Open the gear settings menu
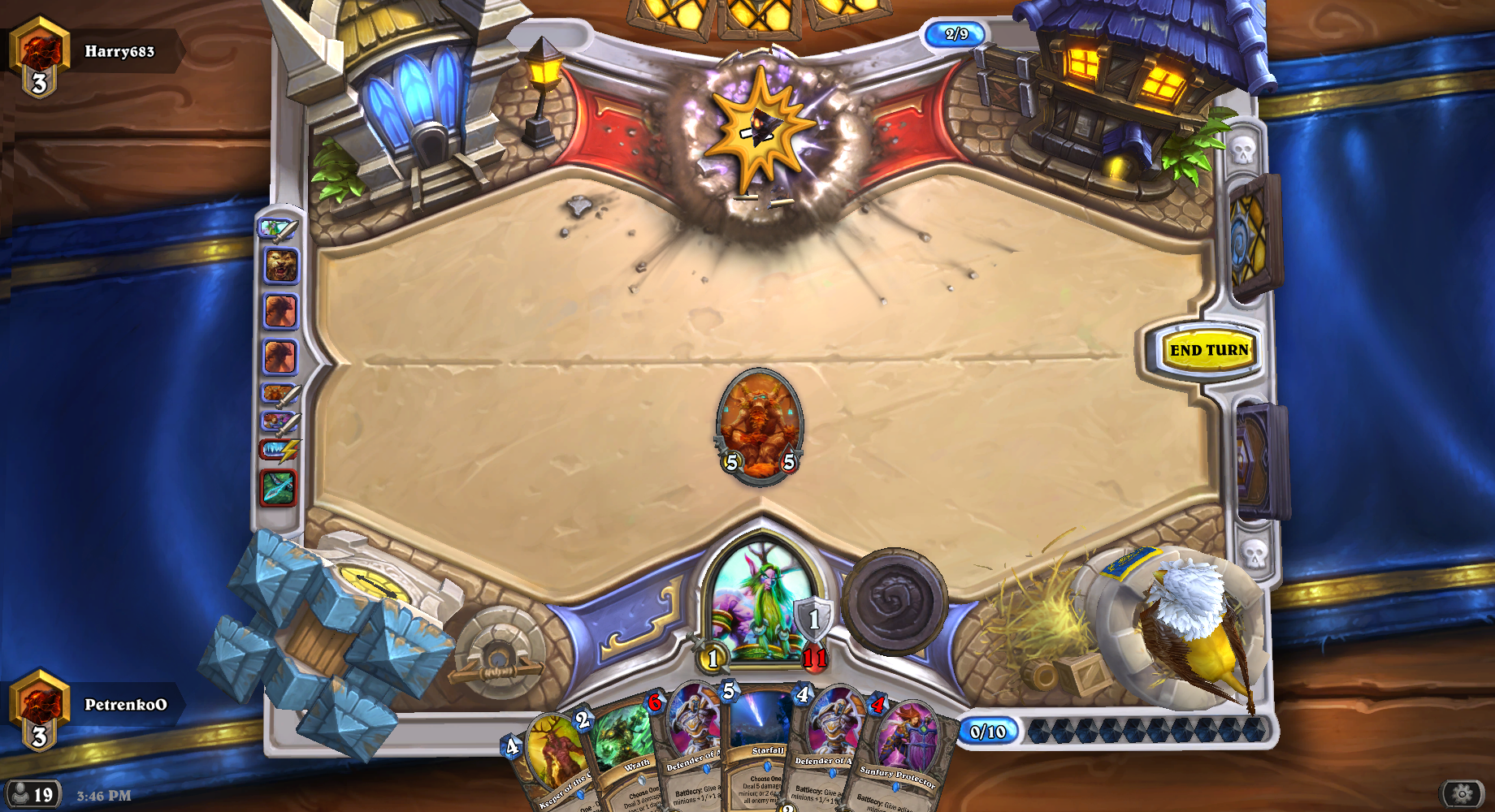This screenshot has width=1495, height=812. (1461, 793)
